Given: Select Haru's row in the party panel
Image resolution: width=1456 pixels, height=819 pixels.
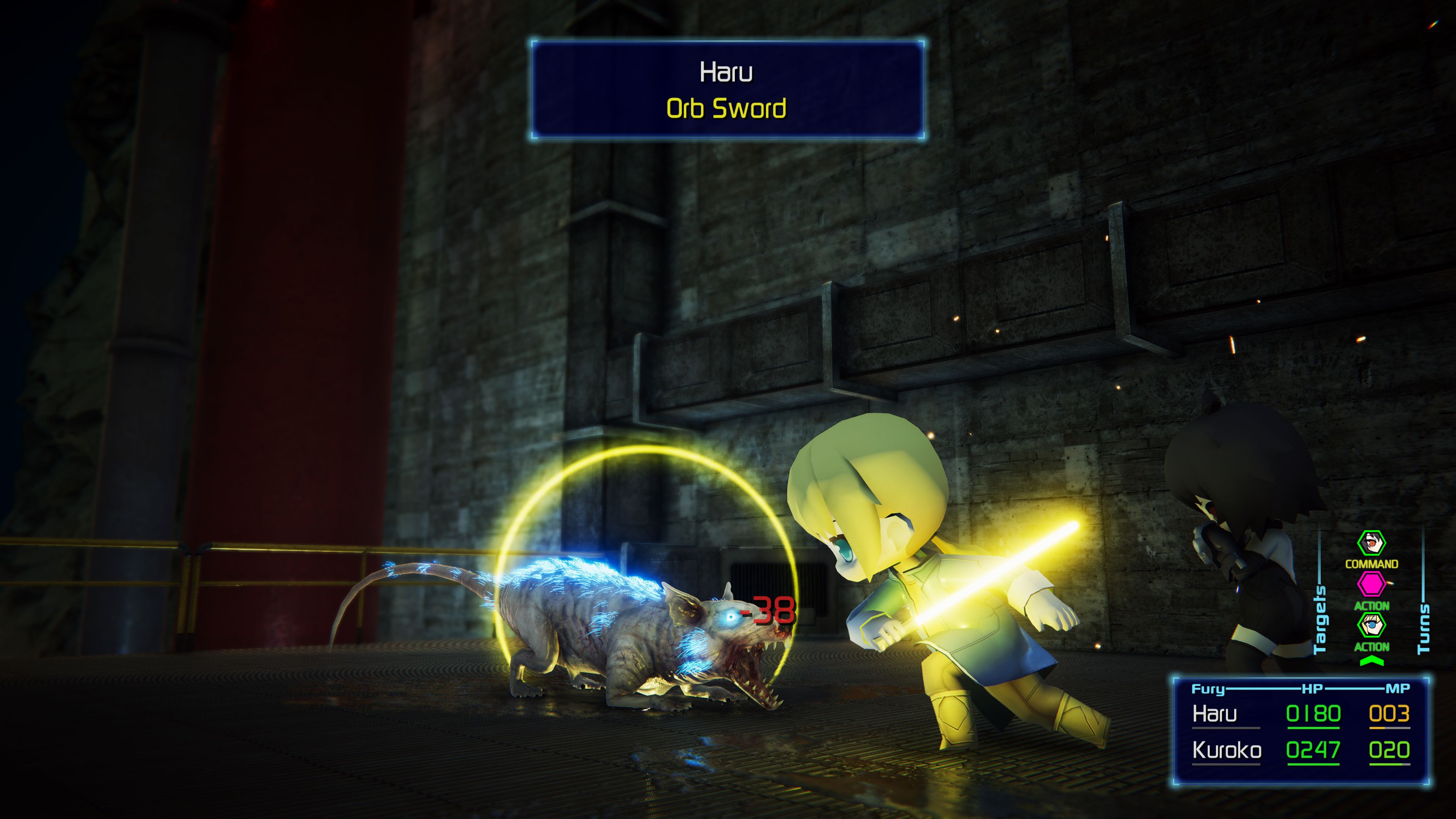Looking at the screenshot, I should coord(1300,714).
